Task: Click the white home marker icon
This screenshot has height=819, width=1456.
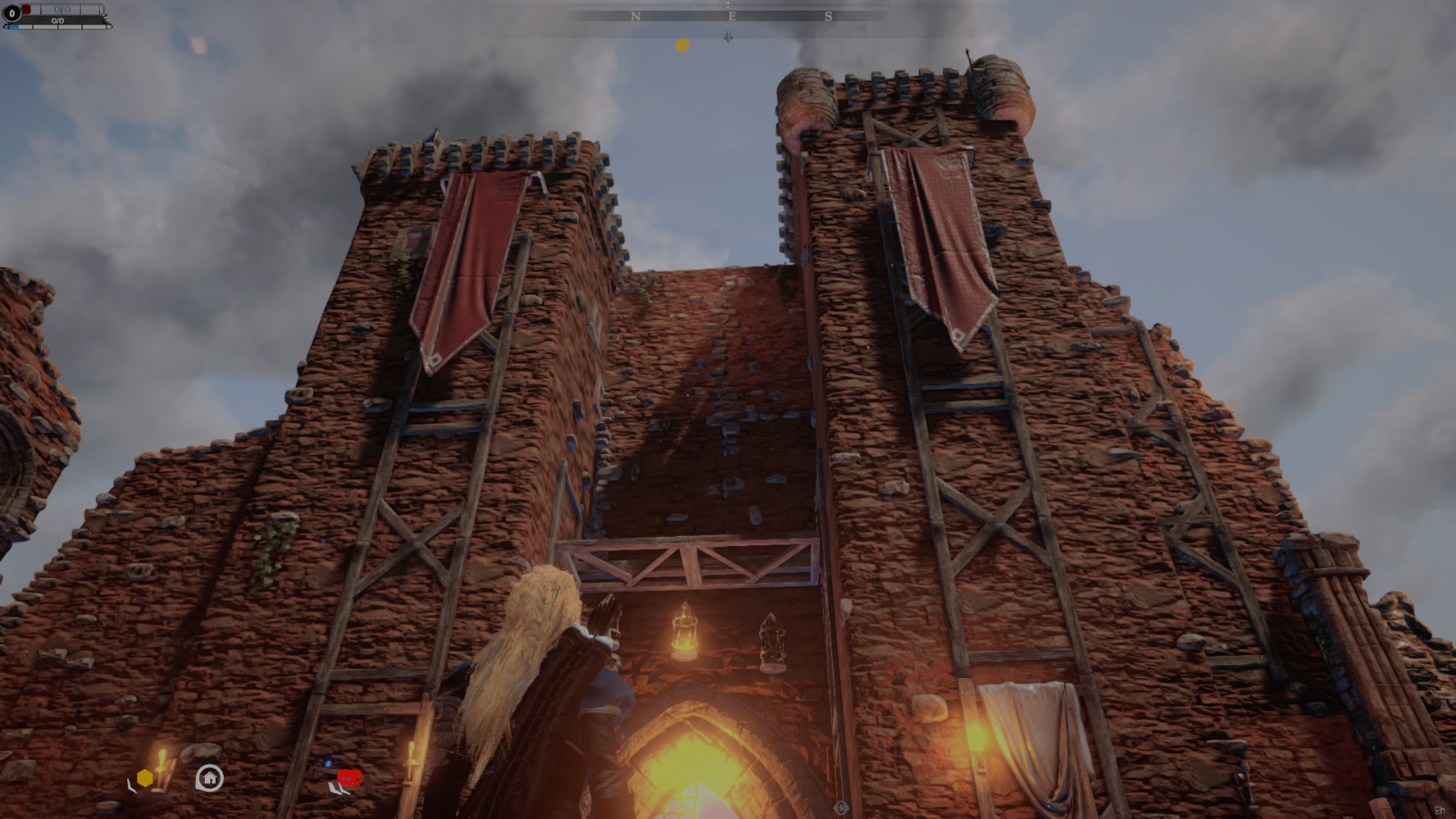Action: [209, 778]
